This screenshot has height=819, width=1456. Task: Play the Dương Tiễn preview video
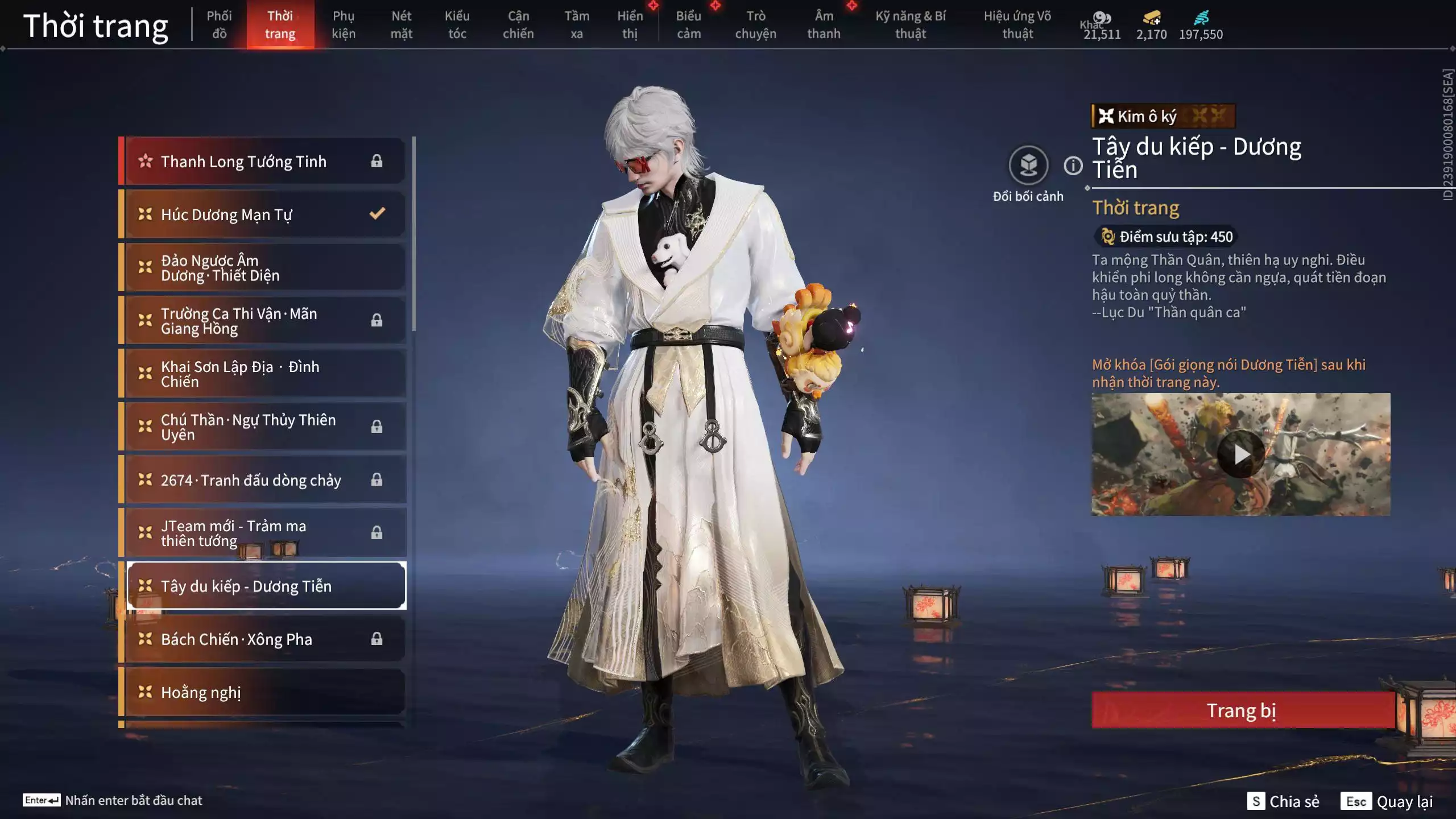click(1240, 454)
